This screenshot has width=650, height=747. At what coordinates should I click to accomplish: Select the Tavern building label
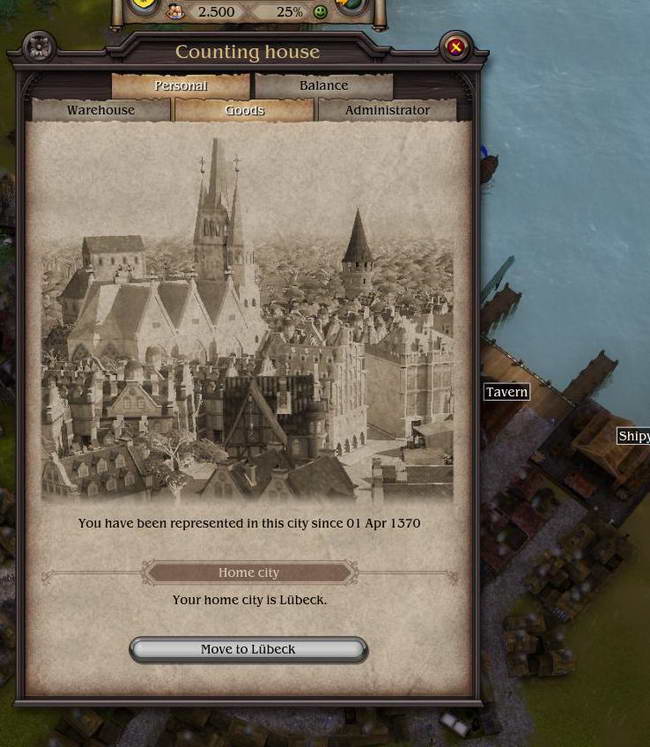click(506, 392)
